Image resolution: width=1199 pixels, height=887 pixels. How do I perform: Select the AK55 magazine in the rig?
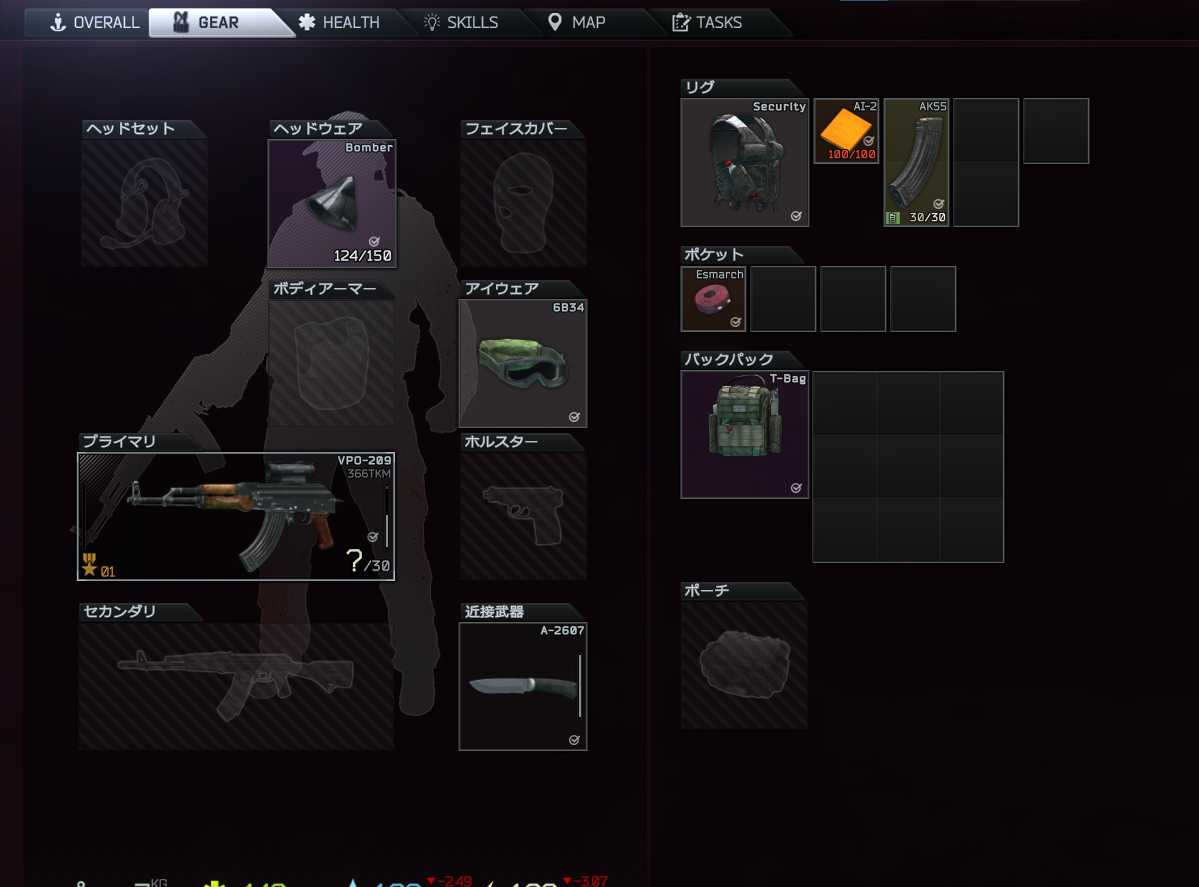(x=916, y=162)
